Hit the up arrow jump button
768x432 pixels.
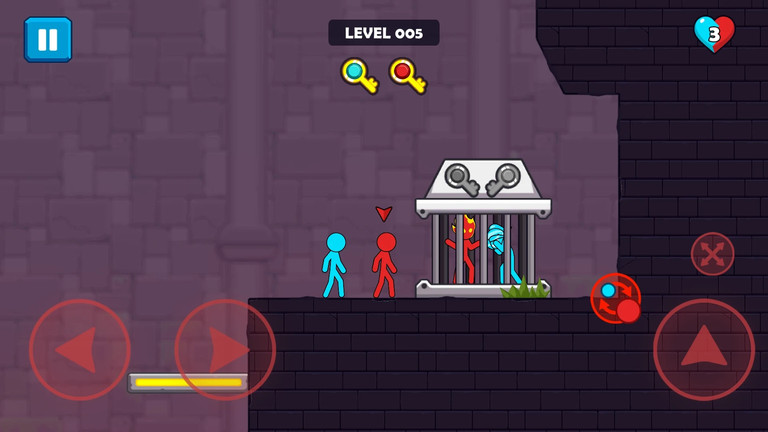[x=704, y=349]
